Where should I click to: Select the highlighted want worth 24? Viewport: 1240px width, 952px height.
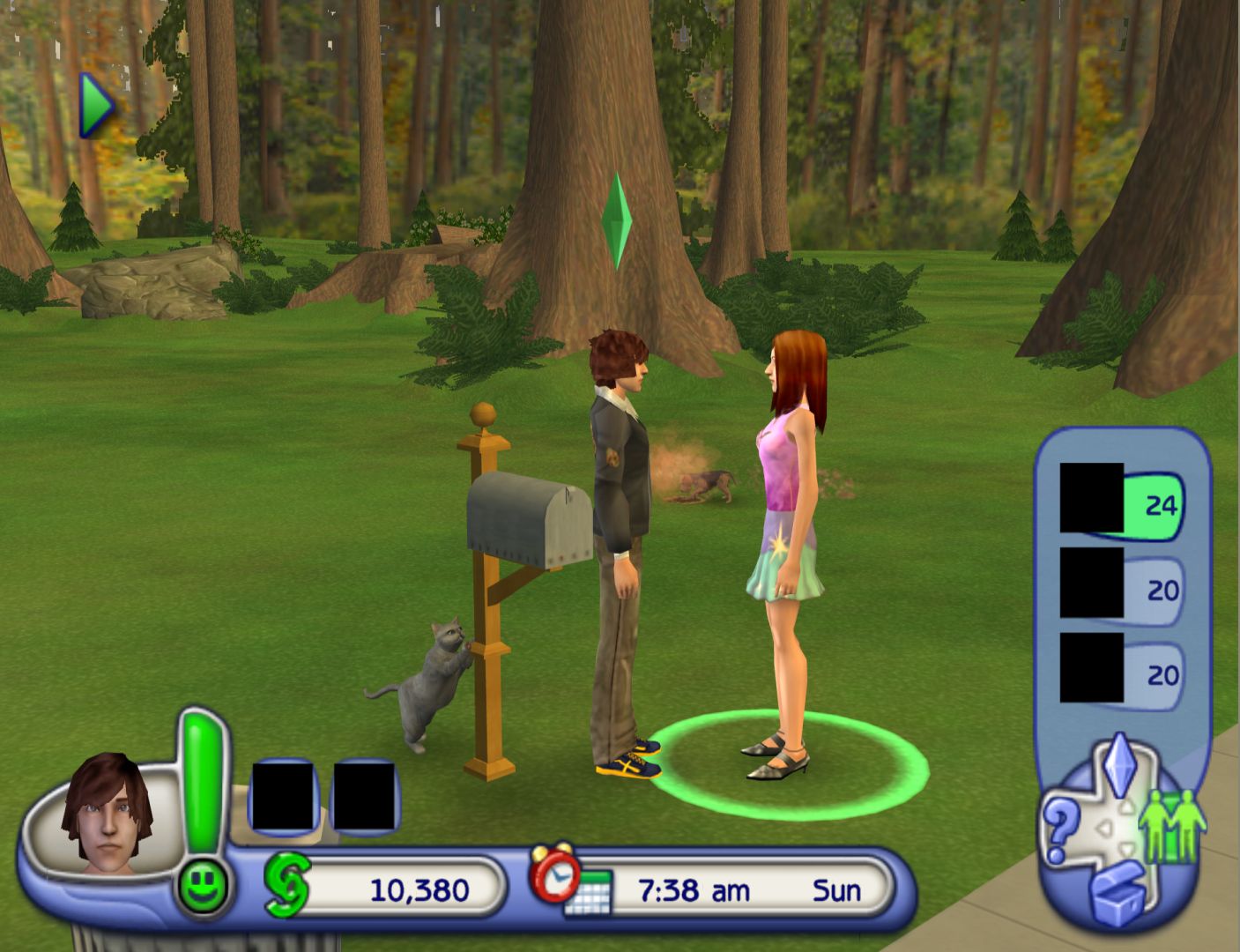pyautogui.click(x=1121, y=502)
